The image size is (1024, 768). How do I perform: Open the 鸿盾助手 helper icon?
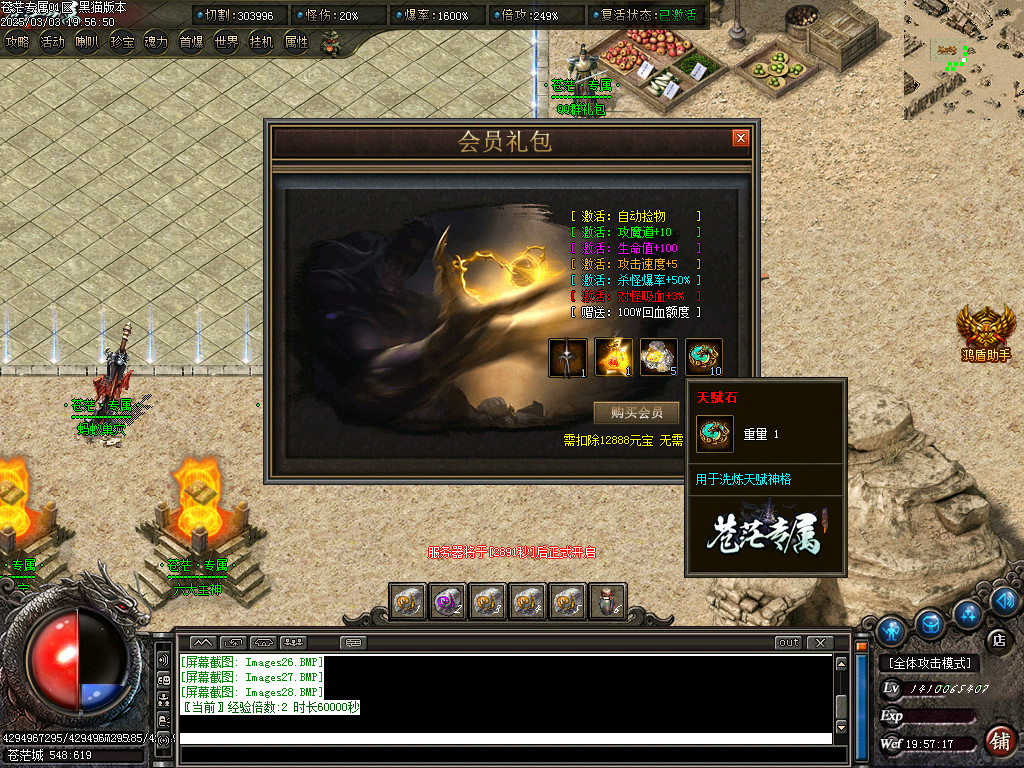[986, 330]
